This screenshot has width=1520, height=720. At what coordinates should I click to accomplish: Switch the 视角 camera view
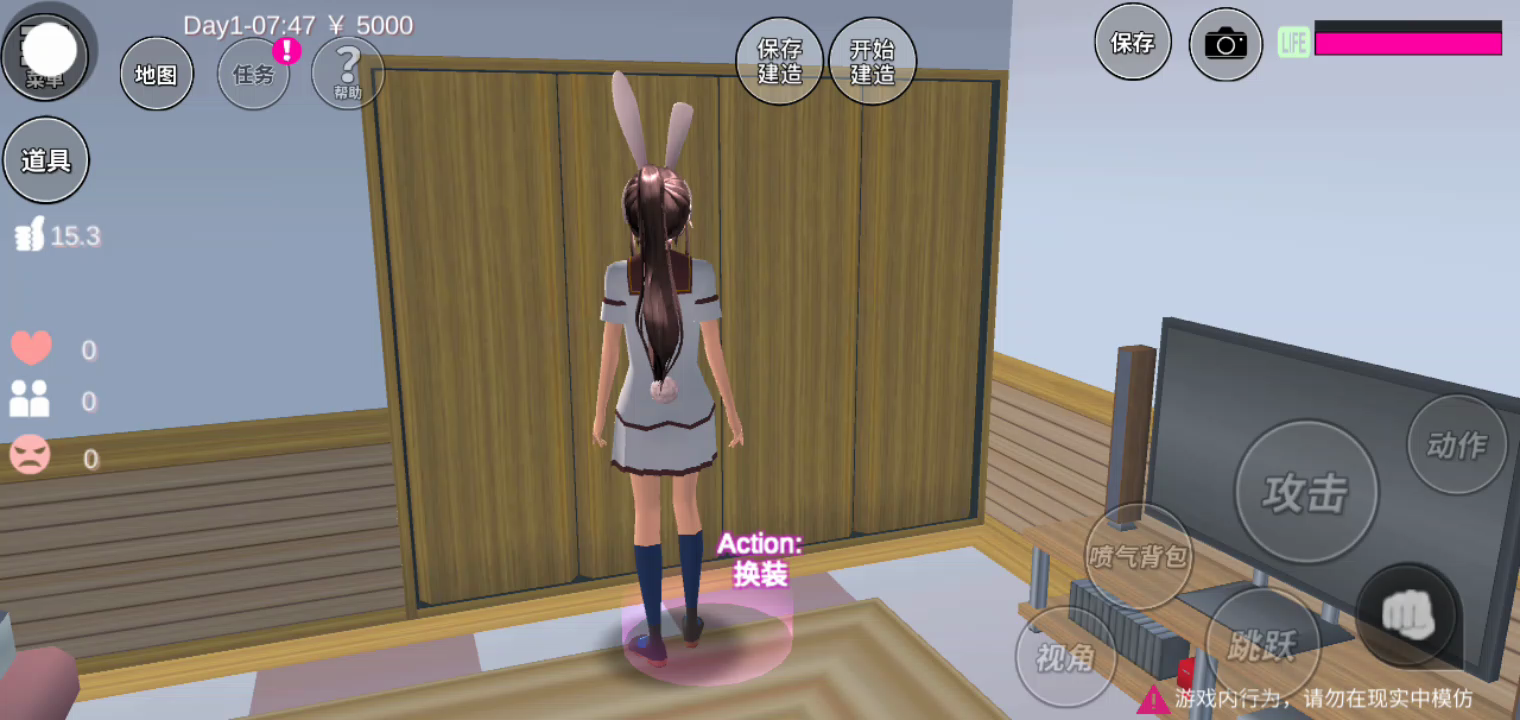coord(1065,657)
